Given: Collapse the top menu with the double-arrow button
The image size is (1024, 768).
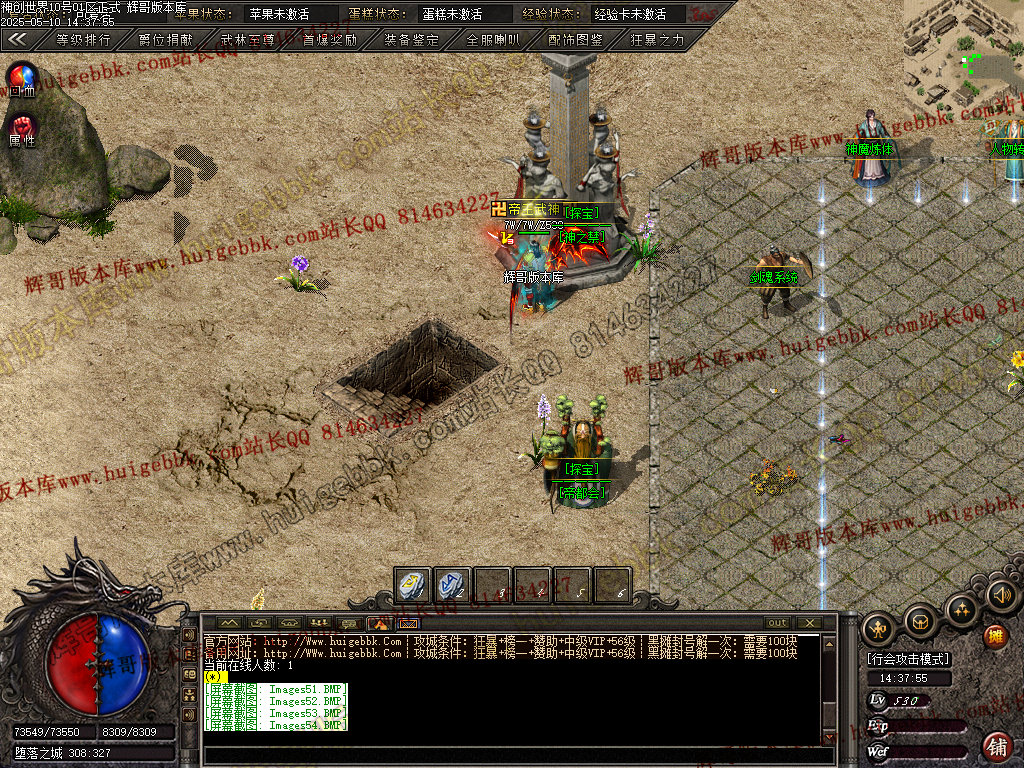Looking at the screenshot, I should [x=16, y=40].
